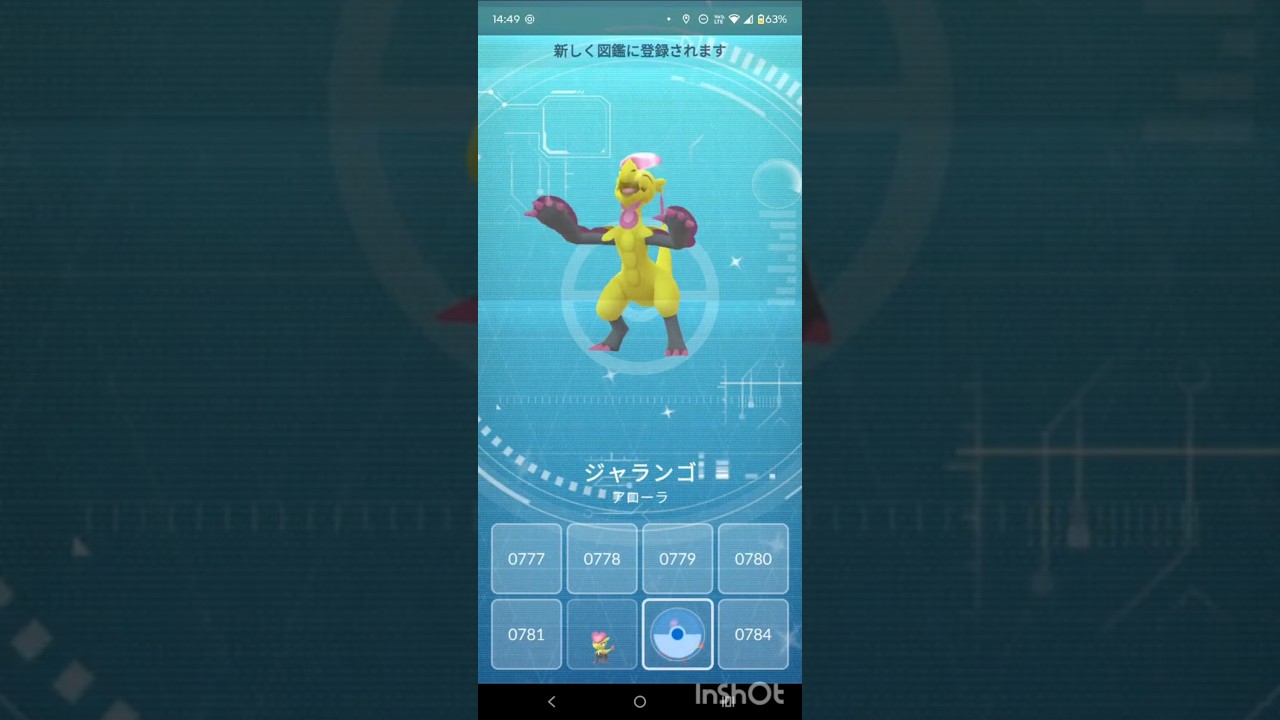Tap the white dot notification indicator
1280x720 pixels.
669,19
